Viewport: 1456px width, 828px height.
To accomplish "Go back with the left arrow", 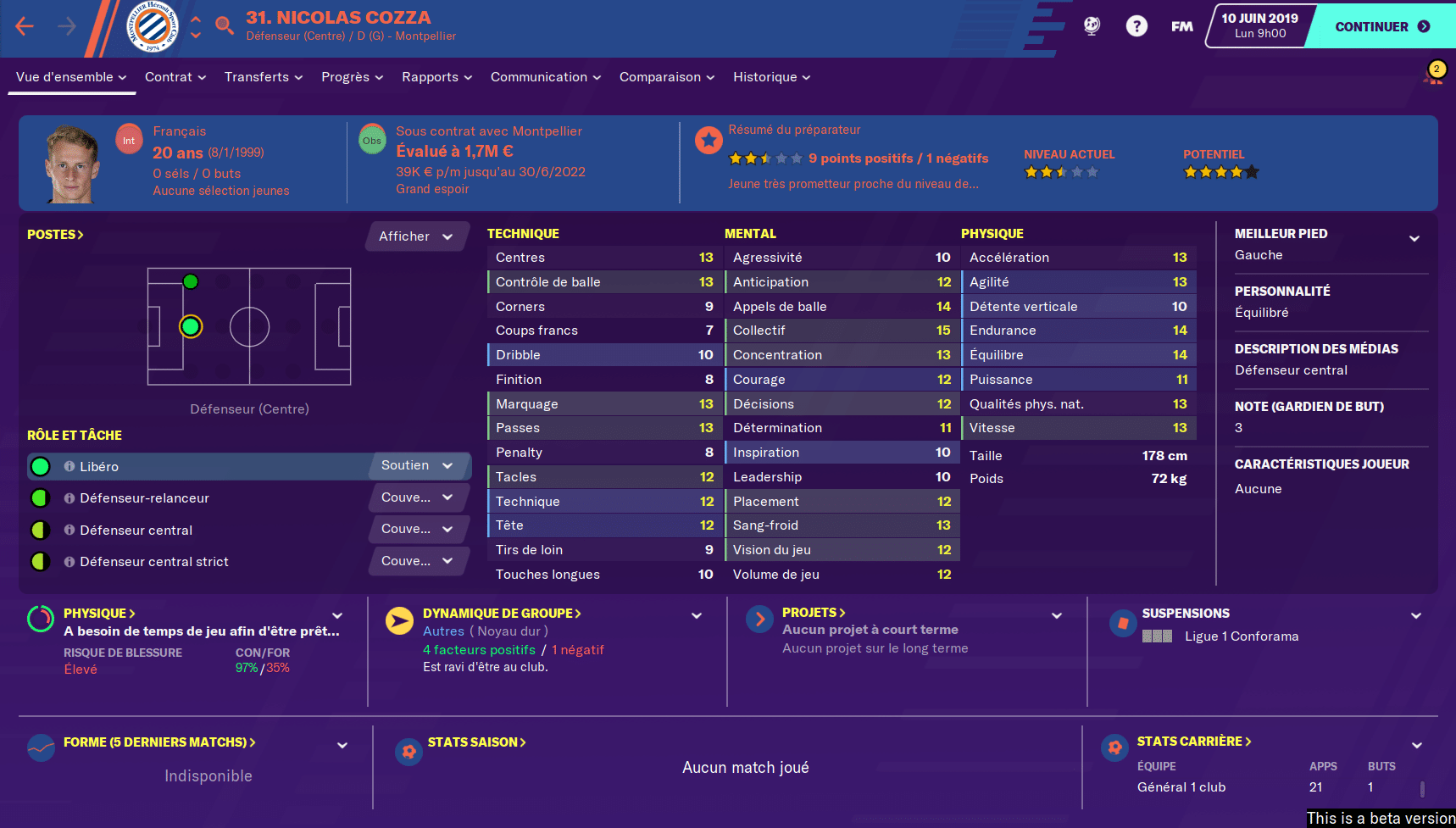I will click(x=25, y=26).
